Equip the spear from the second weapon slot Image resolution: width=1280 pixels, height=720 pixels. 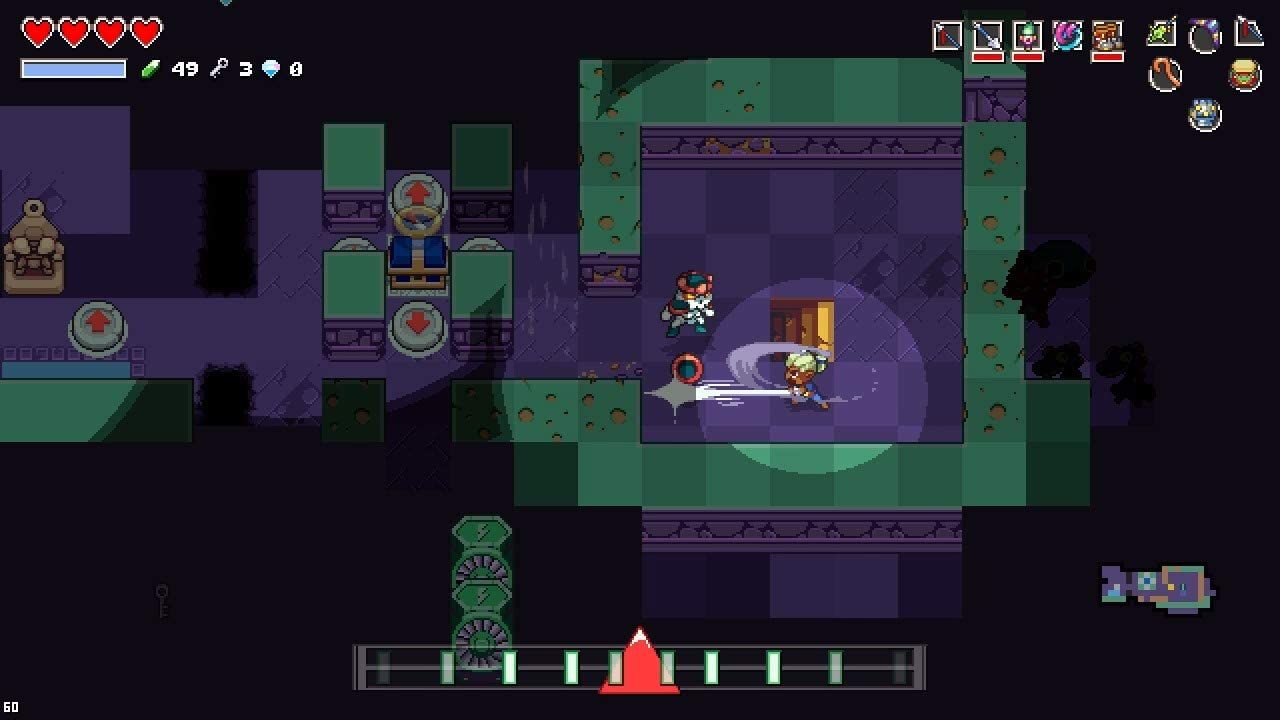click(x=988, y=34)
